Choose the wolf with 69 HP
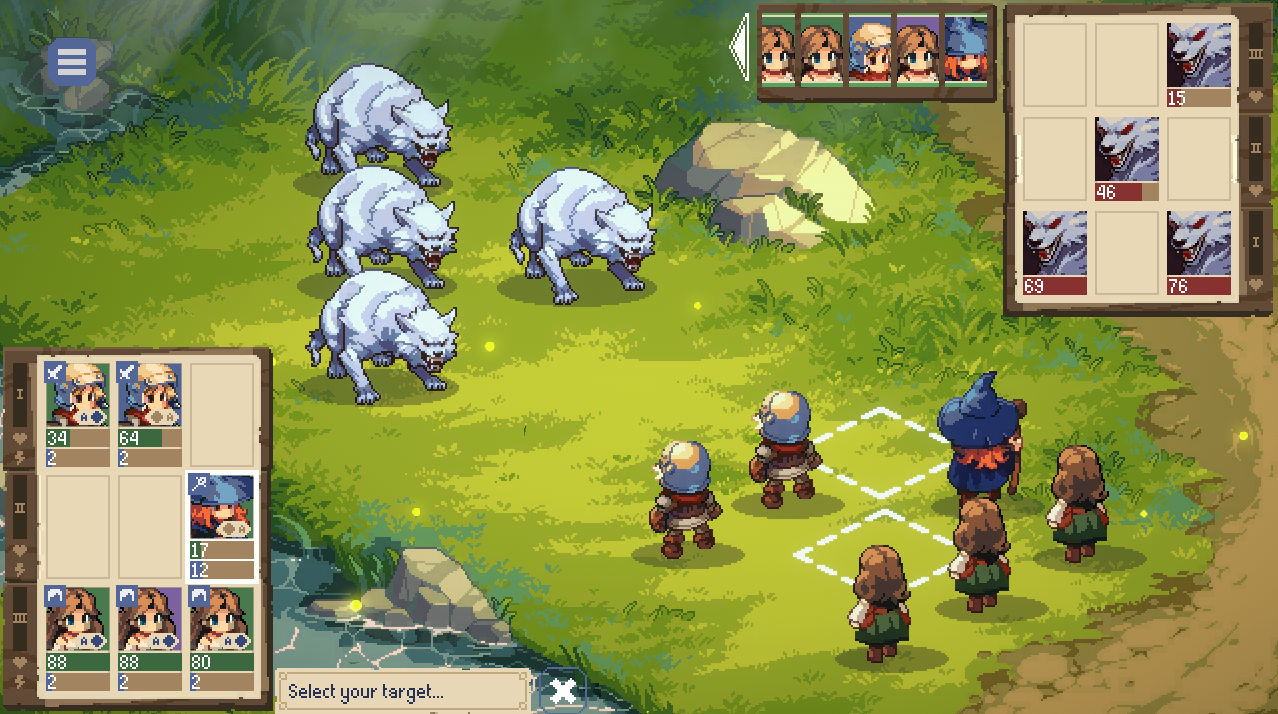This screenshot has height=714, width=1278. click(x=1055, y=253)
